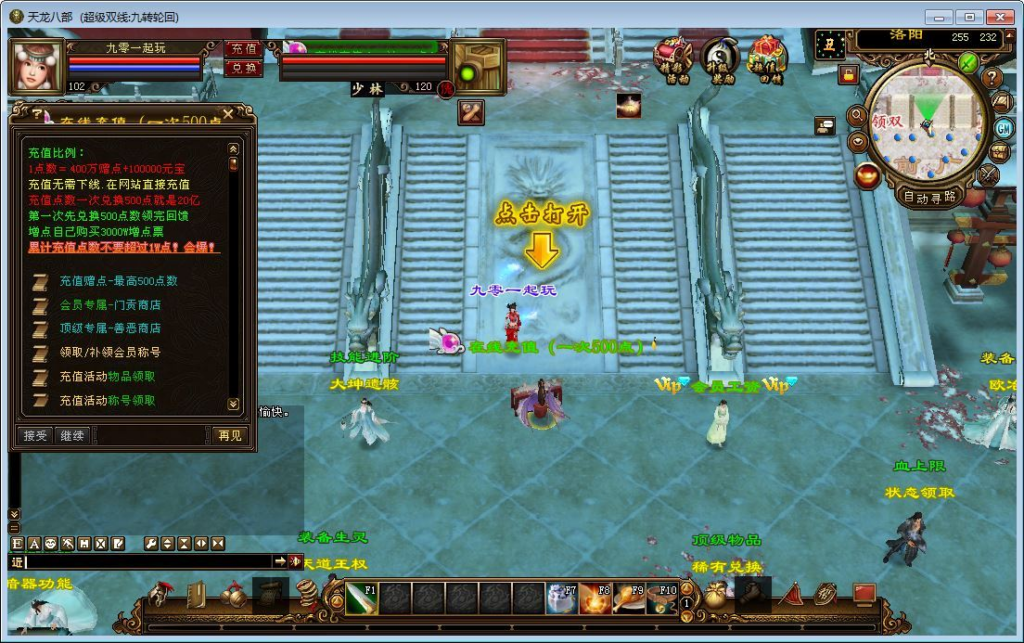The height and width of the screenshot is (643, 1024).
Task: Click the 接受 button in the dialog
Action: coord(35,435)
